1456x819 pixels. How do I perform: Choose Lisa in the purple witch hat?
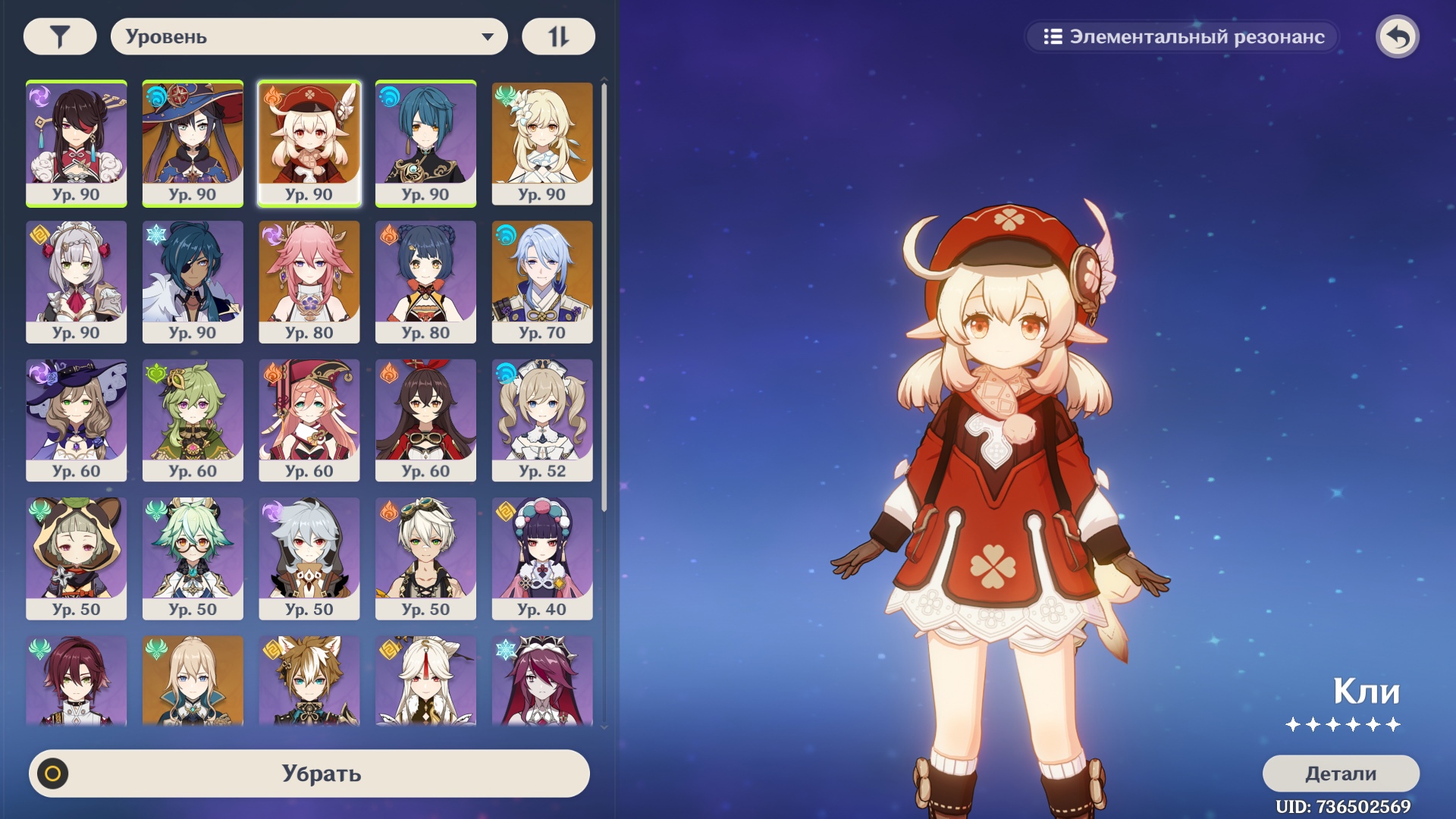point(77,419)
